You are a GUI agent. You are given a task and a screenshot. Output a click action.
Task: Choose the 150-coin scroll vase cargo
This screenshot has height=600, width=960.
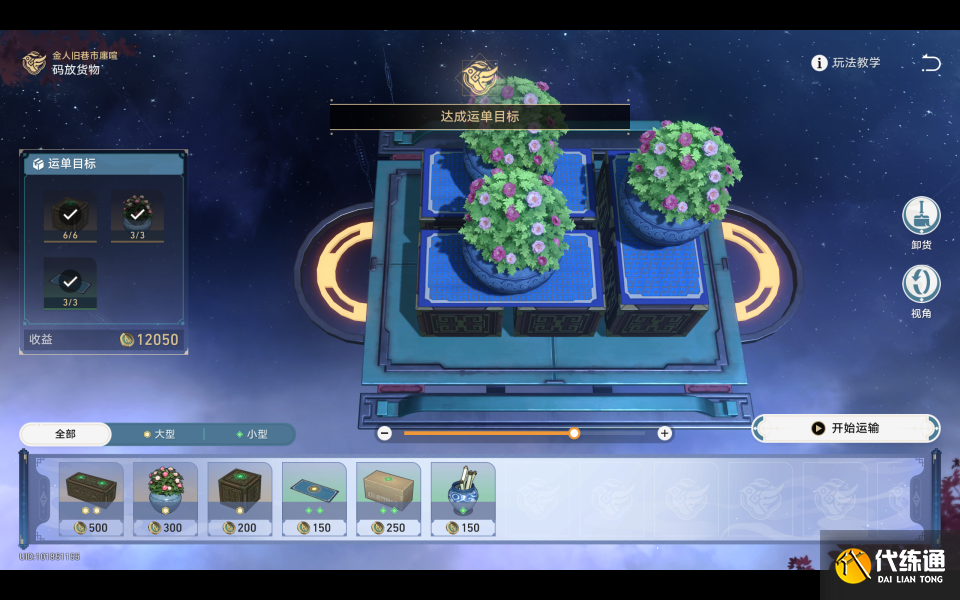click(x=462, y=498)
